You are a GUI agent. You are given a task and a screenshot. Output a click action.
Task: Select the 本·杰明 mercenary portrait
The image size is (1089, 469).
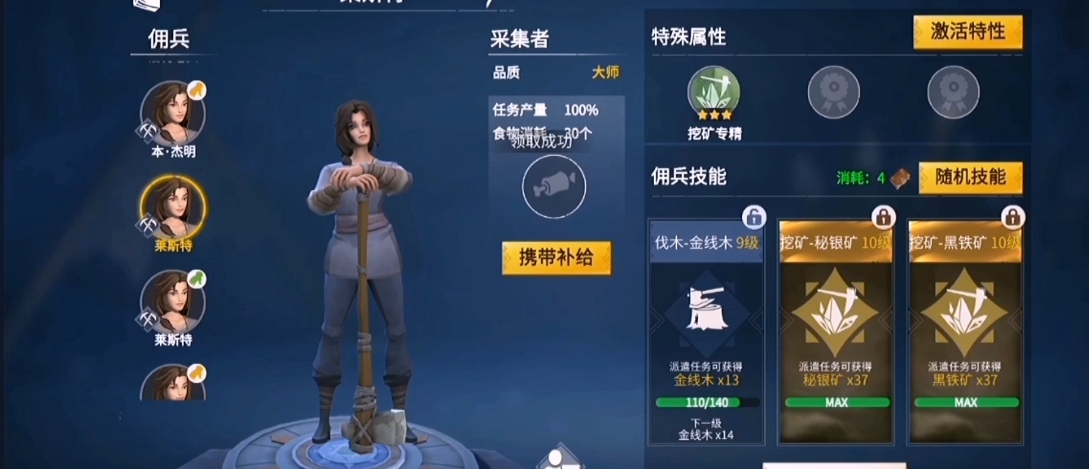tap(172, 113)
